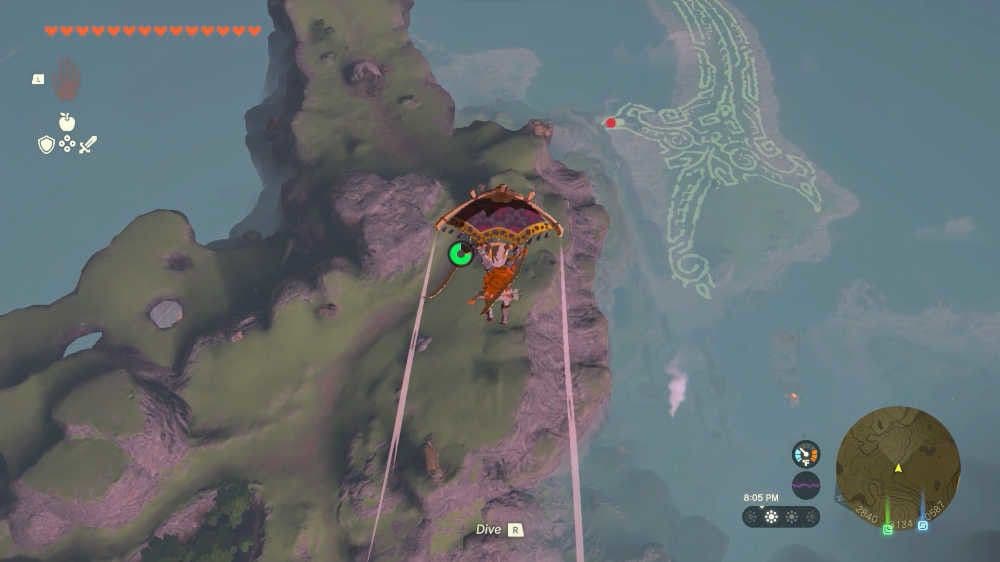Select the apple quick-item icon
This screenshot has height=562, width=1000.
67,122
